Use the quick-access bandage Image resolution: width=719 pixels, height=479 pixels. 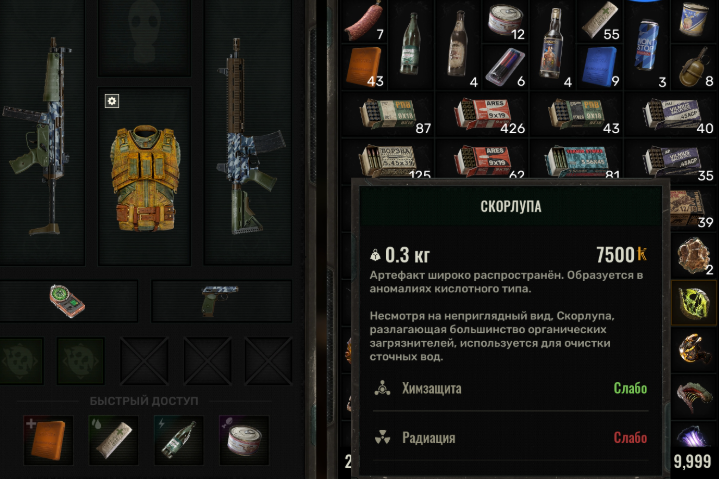(x=112, y=441)
